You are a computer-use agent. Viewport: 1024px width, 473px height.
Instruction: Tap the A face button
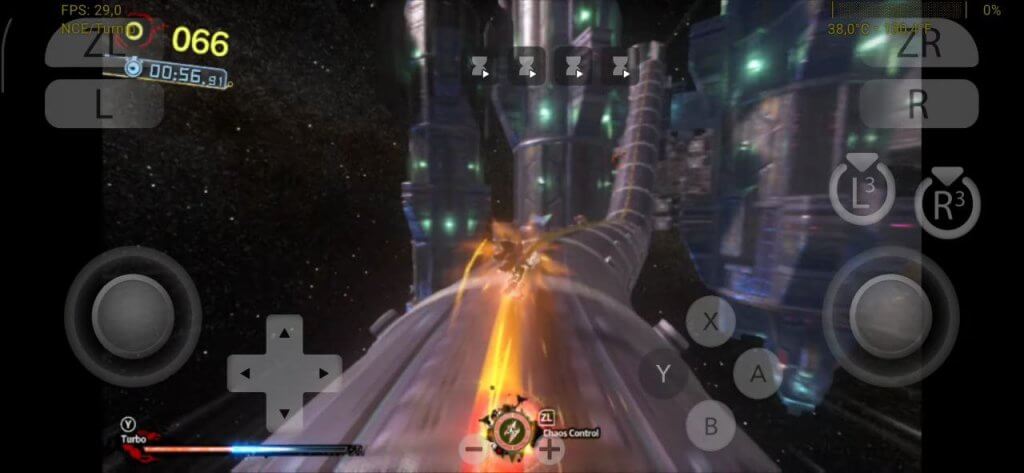pos(758,374)
